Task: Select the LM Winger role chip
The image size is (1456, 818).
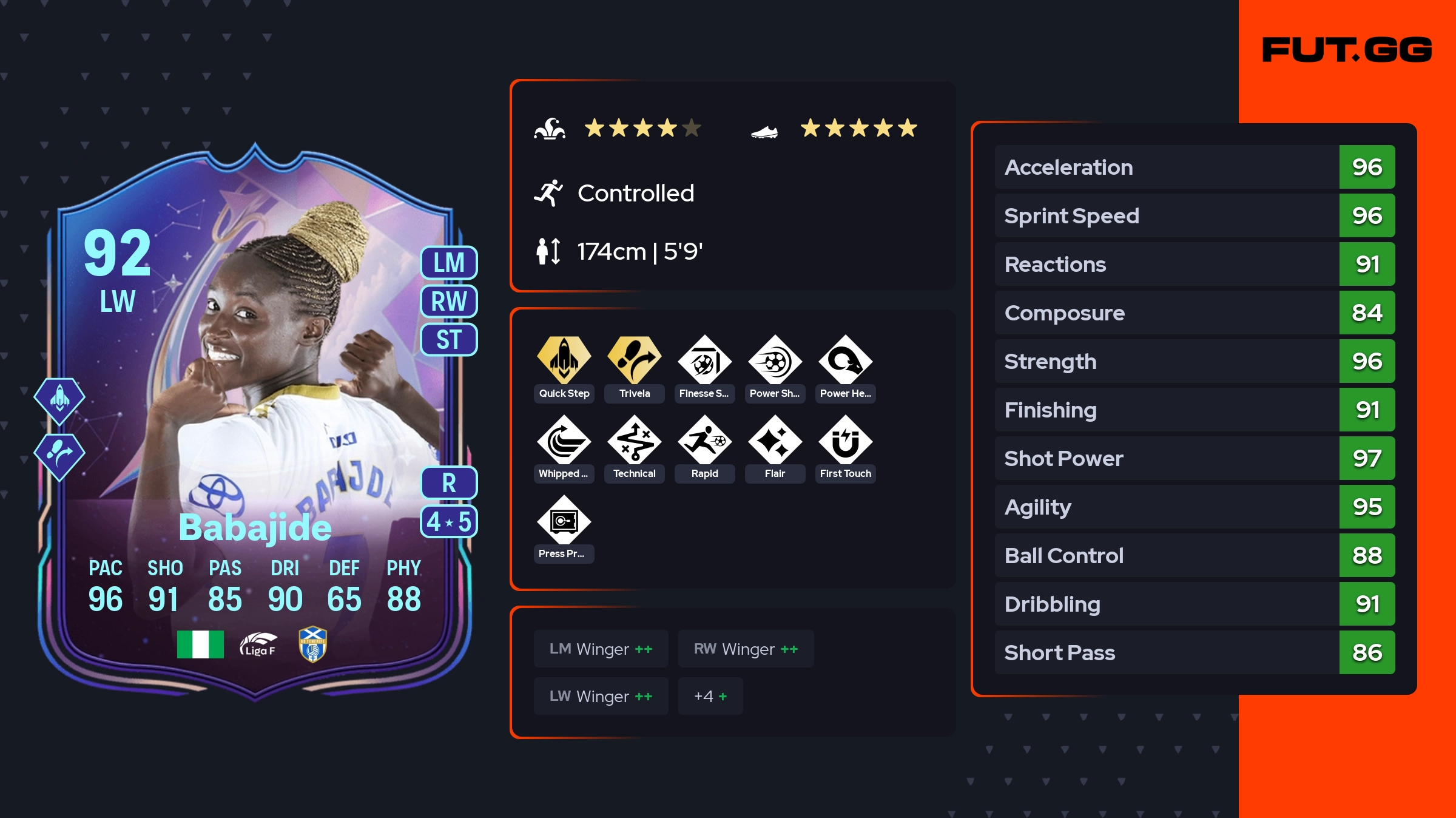Action: 601,649
